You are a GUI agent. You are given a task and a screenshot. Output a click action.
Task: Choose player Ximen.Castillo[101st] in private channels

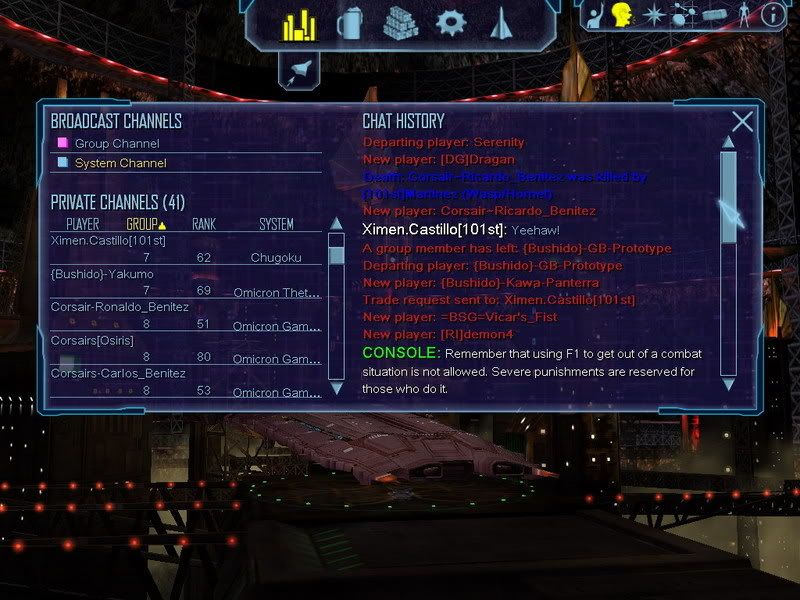107,241
